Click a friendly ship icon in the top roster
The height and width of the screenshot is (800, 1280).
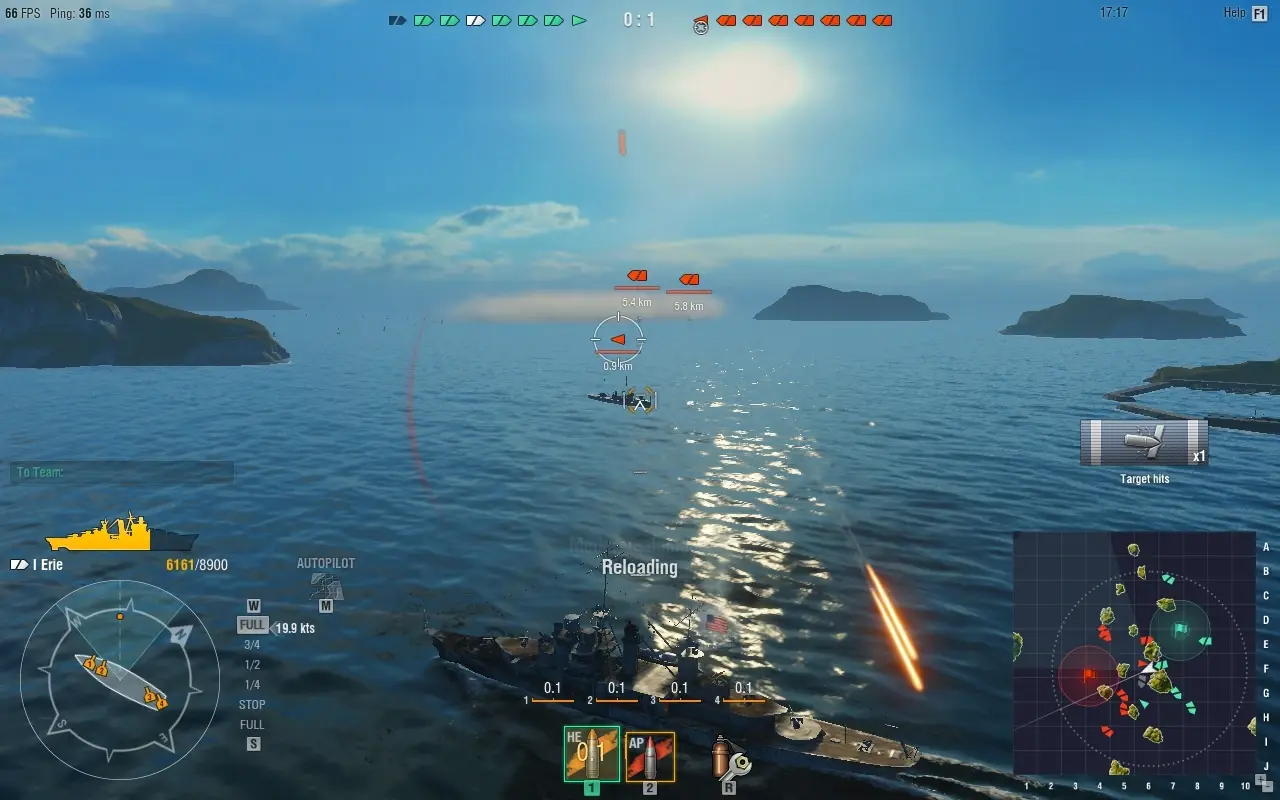424,18
